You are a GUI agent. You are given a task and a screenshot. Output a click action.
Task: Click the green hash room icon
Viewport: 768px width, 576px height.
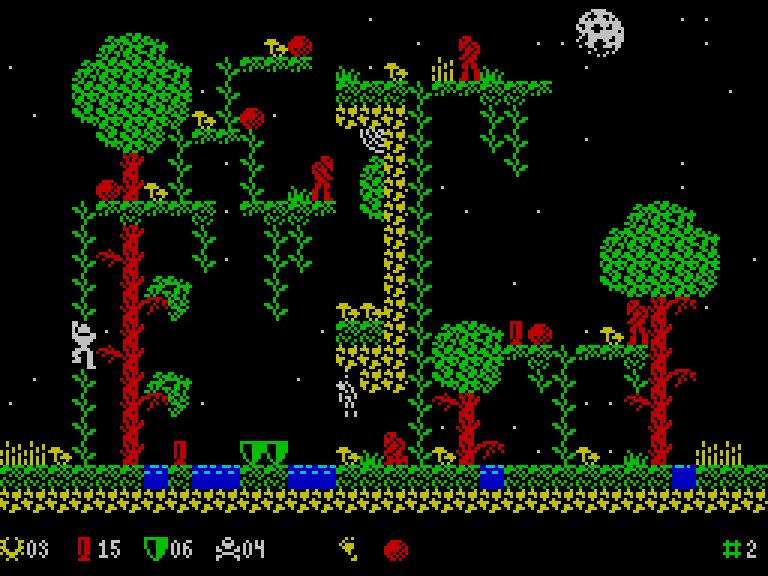pyautogui.click(x=732, y=549)
